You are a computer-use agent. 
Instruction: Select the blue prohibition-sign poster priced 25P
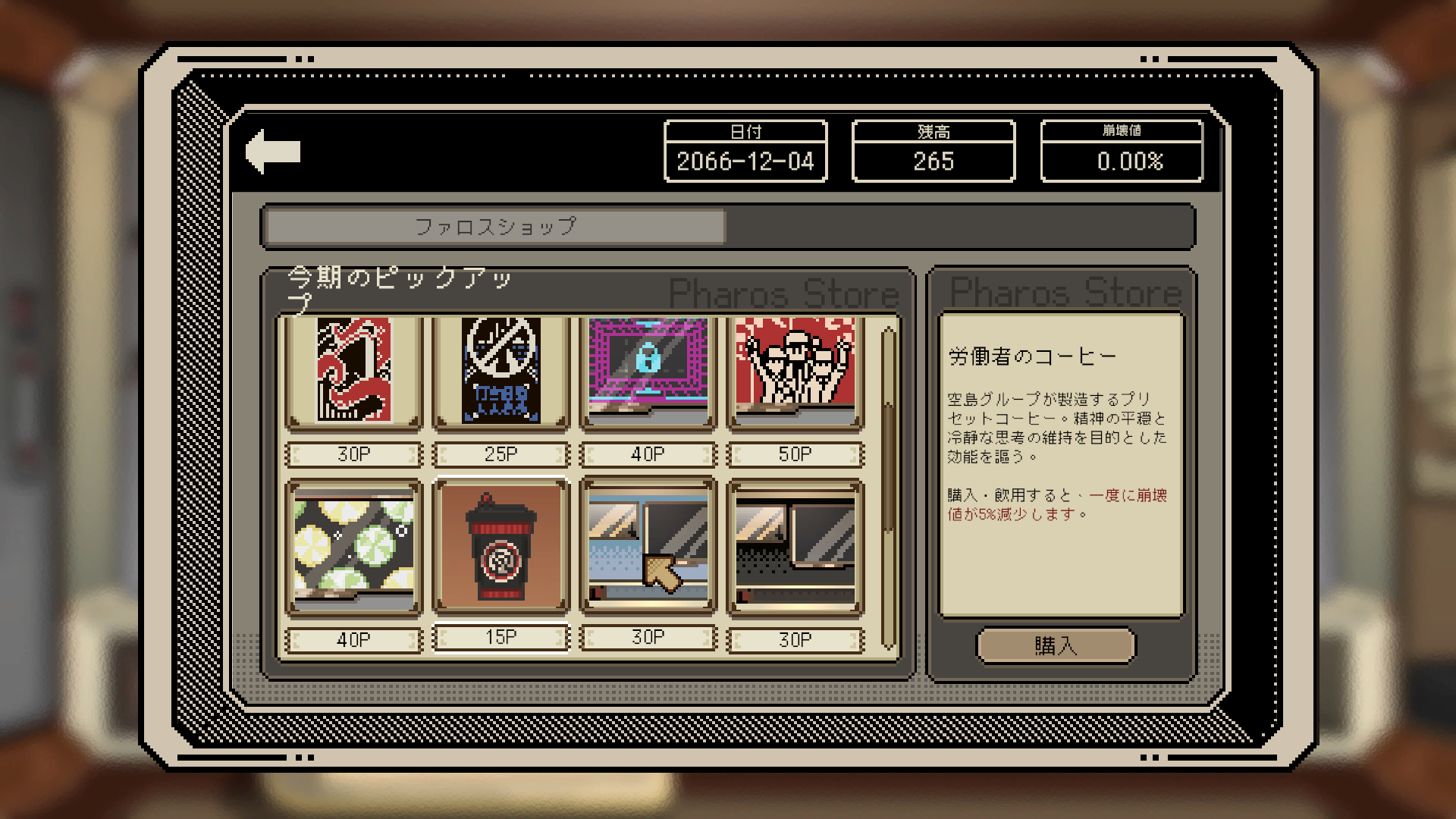pyautogui.click(x=500, y=372)
